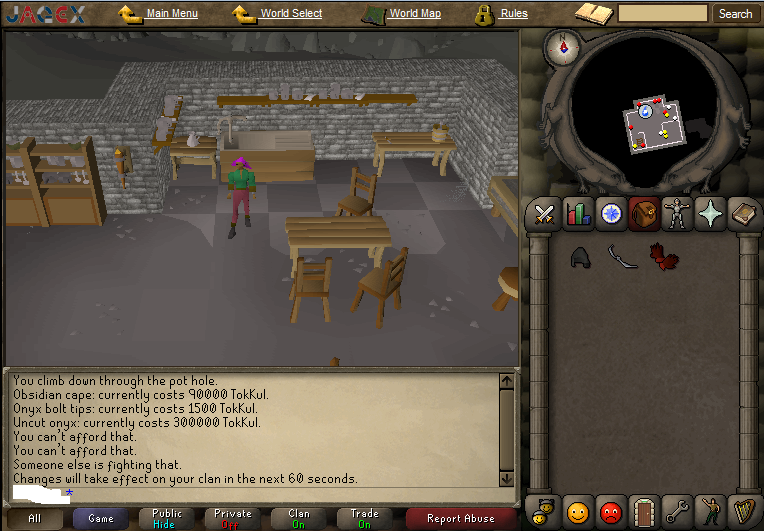764x531 pixels.
Task: Click the Search button
Action: coord(735,14)
